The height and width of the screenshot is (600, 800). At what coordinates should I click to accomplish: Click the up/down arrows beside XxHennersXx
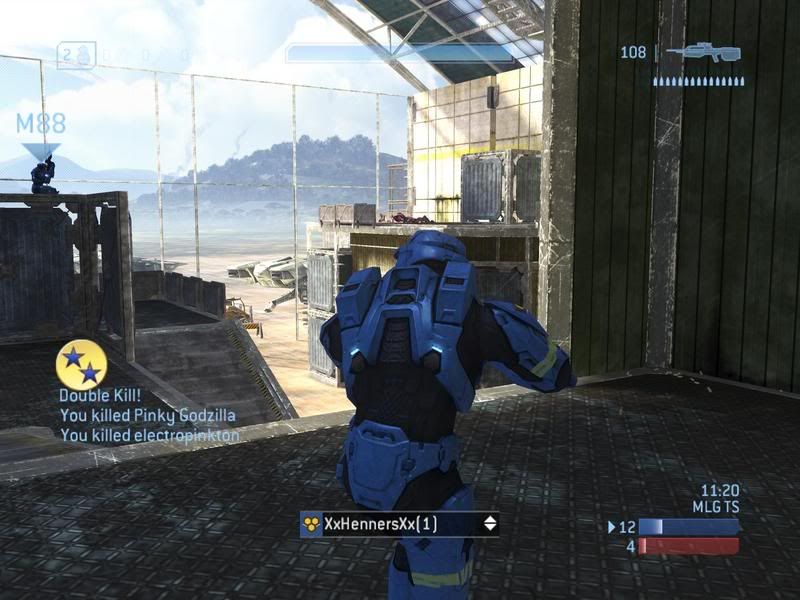pos(490,523)
